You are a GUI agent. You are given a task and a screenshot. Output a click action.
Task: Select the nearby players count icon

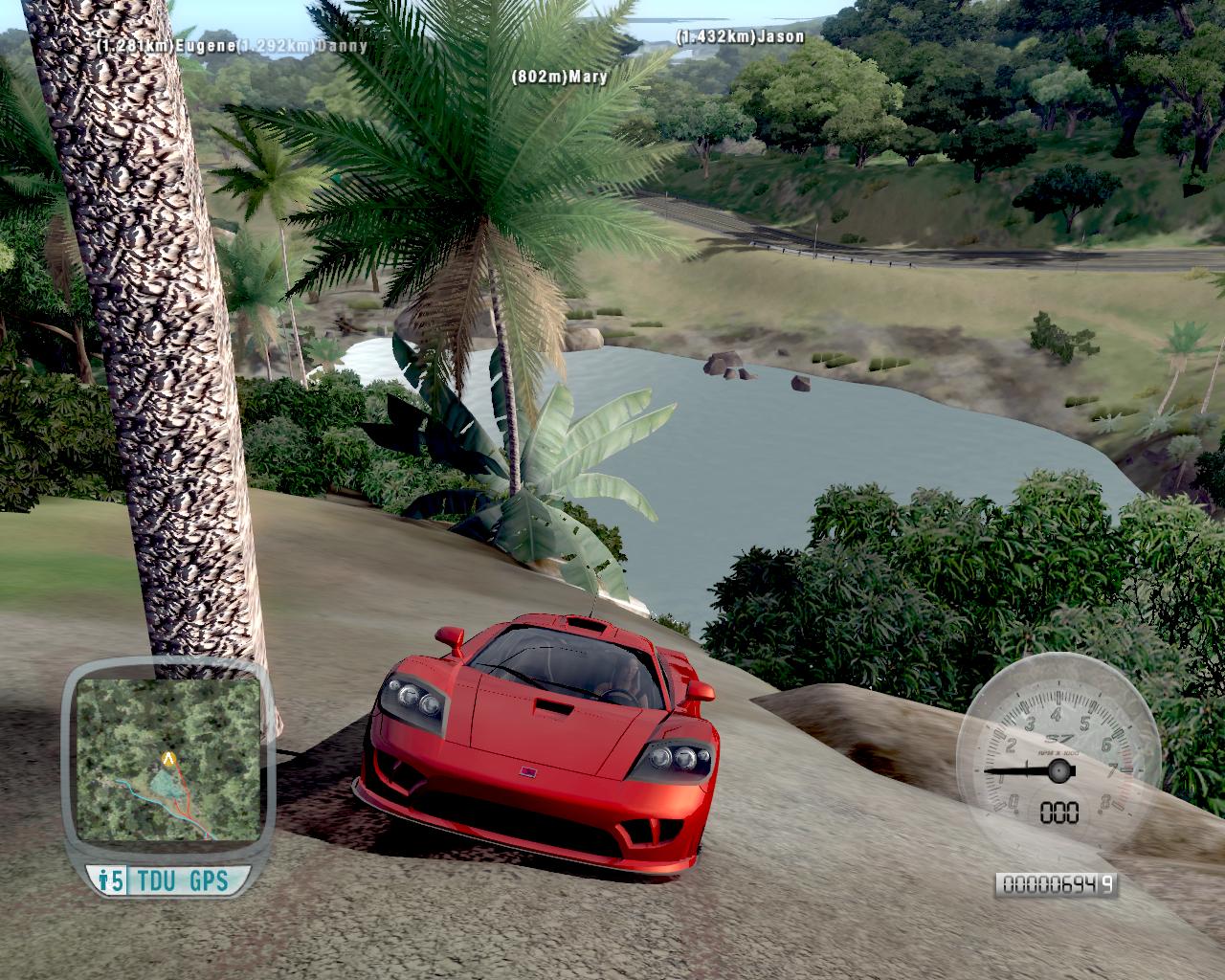click(110, 880)
